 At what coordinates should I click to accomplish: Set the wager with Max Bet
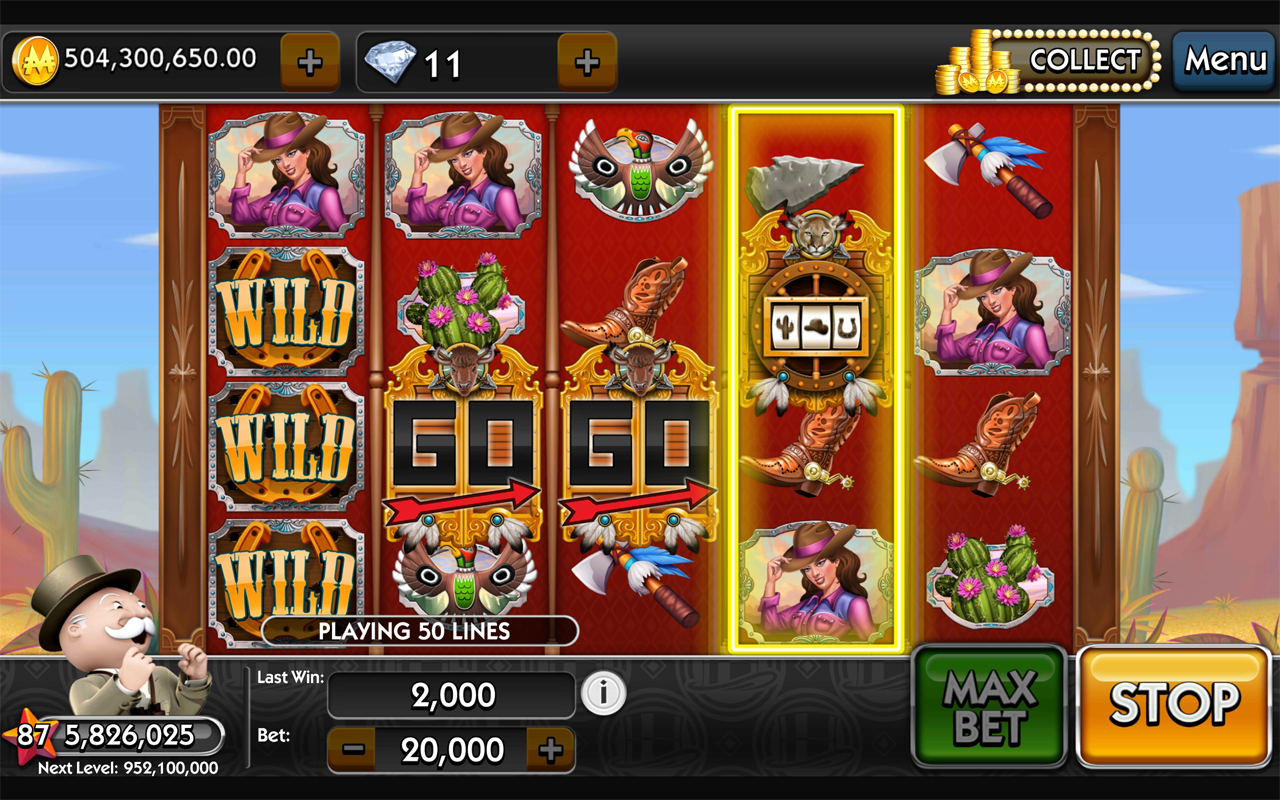pos(988,706)
